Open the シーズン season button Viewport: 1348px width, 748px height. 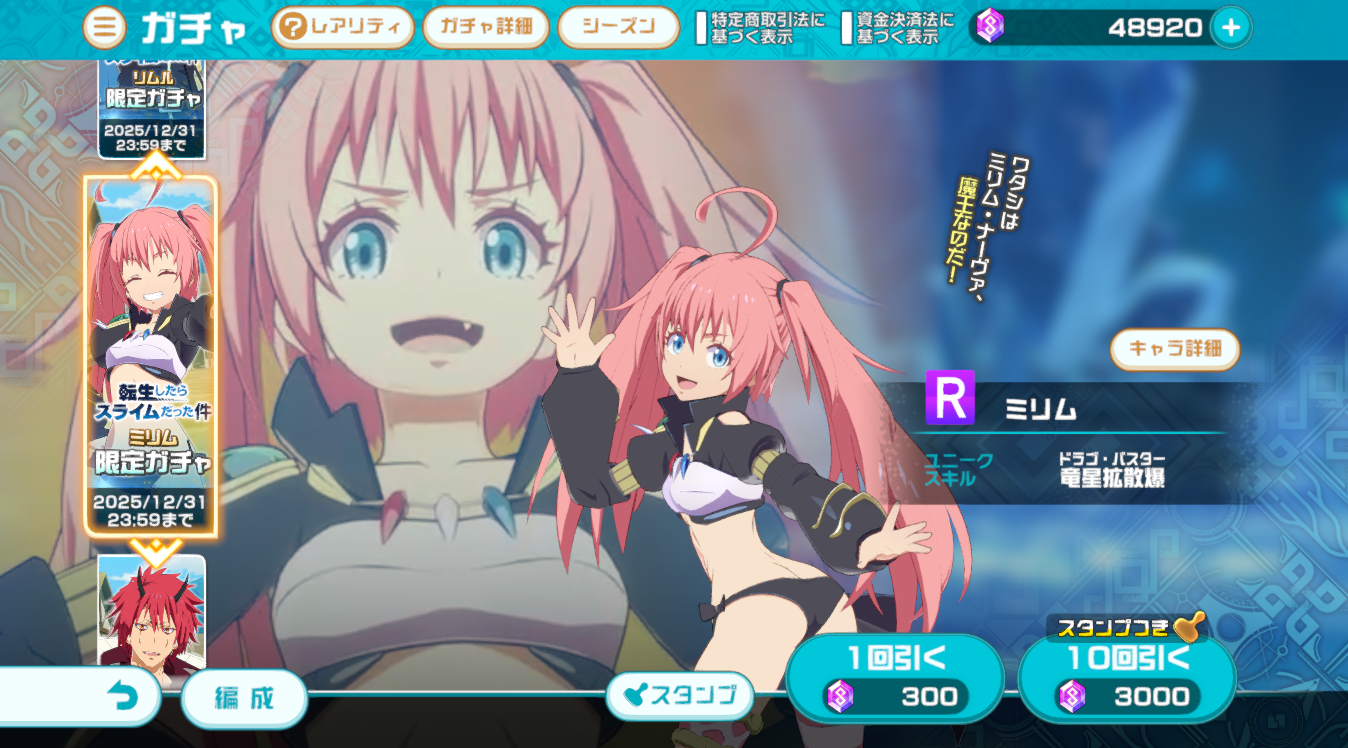[618, 28]
